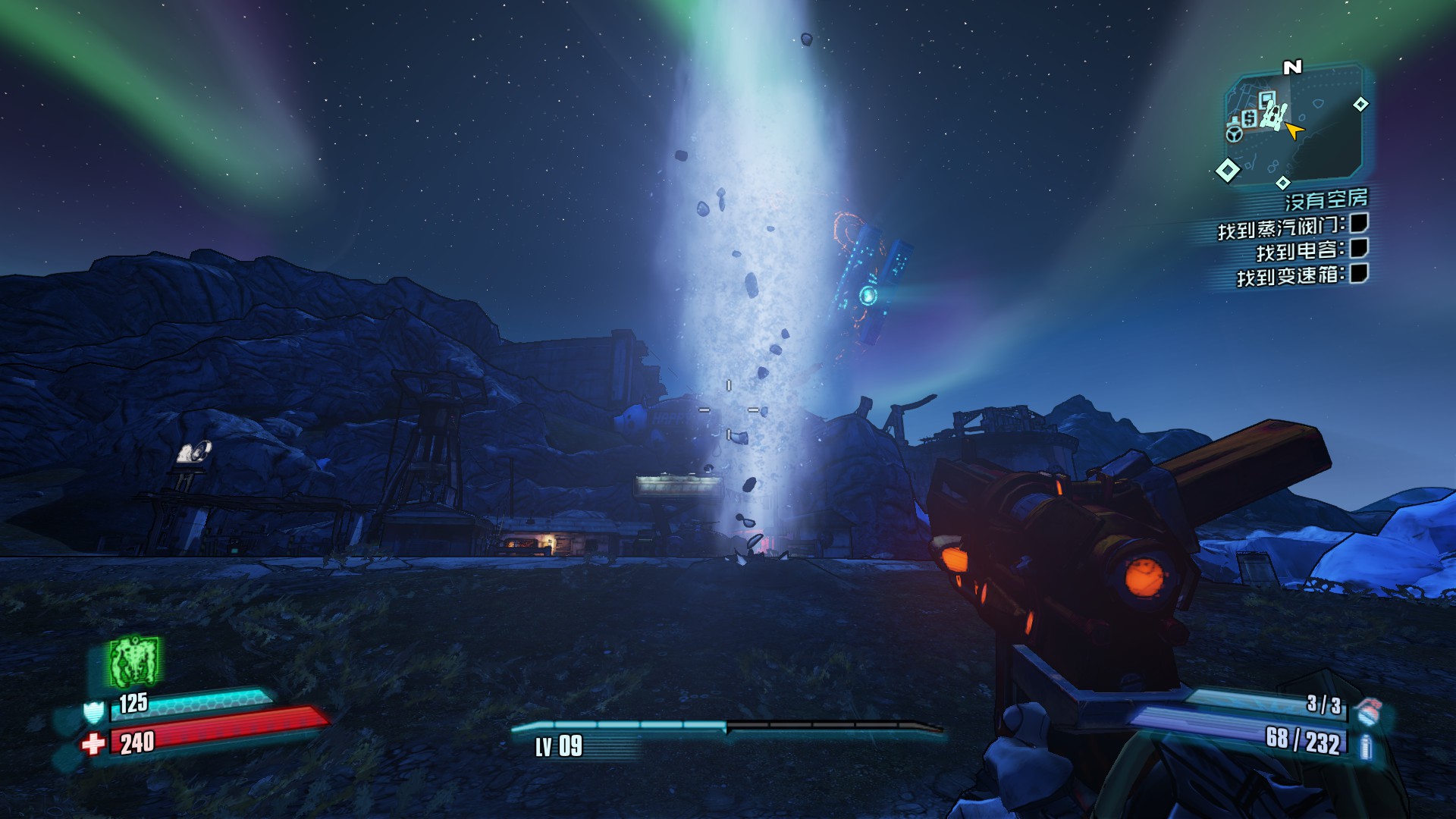Toggle the 找到电容 objective checkbox

(x=1359, y=248)
